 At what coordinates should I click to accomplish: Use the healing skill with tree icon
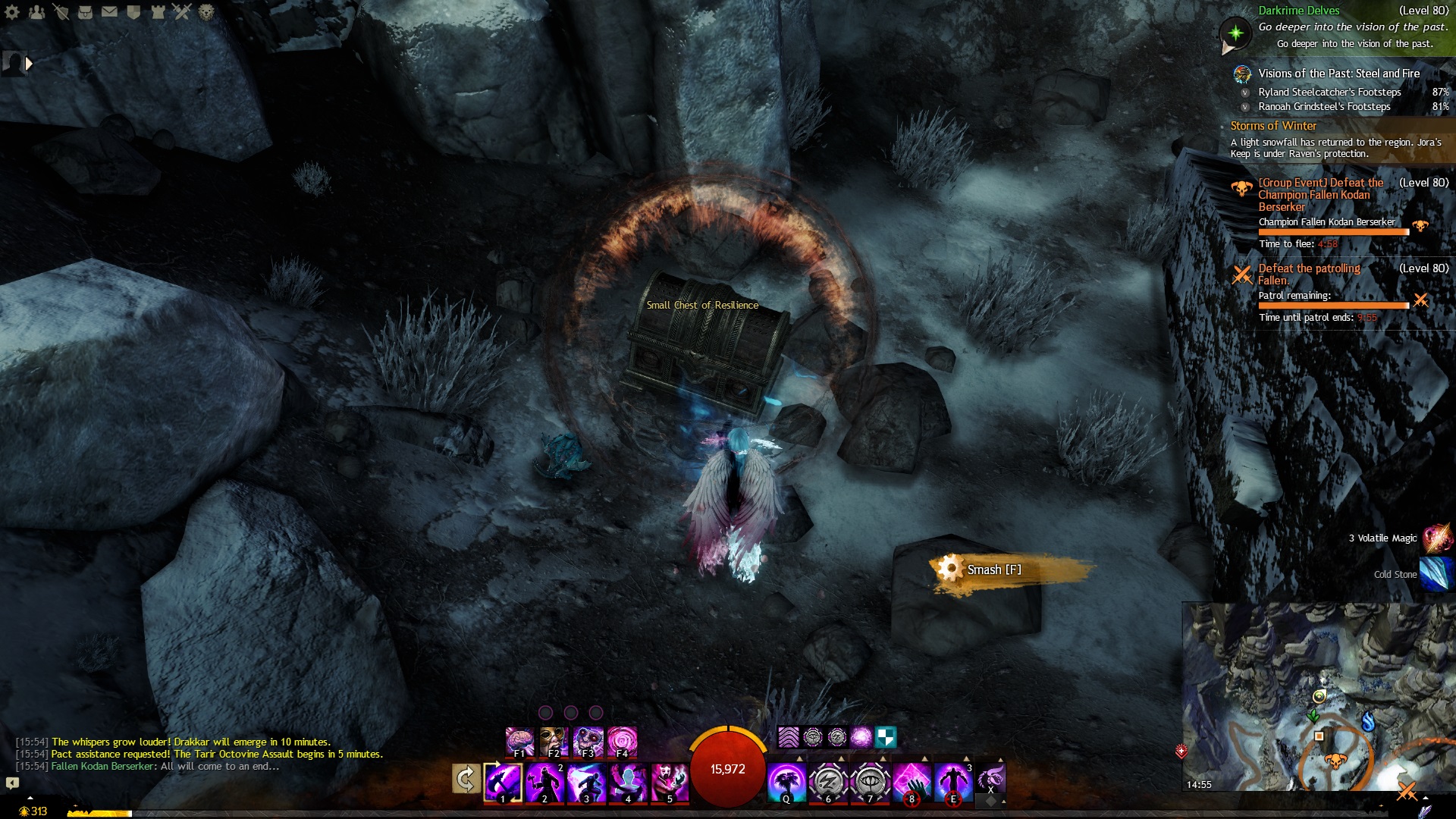[x=786, y=782]
